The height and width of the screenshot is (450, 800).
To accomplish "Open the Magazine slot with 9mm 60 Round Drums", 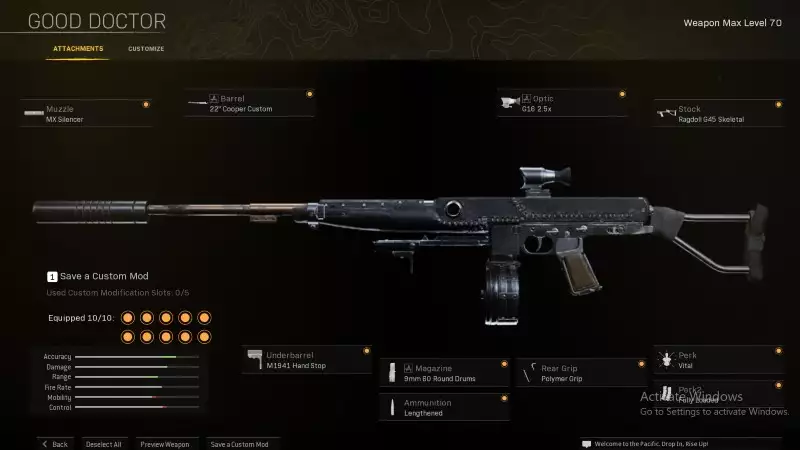I will tap(445, 372).
